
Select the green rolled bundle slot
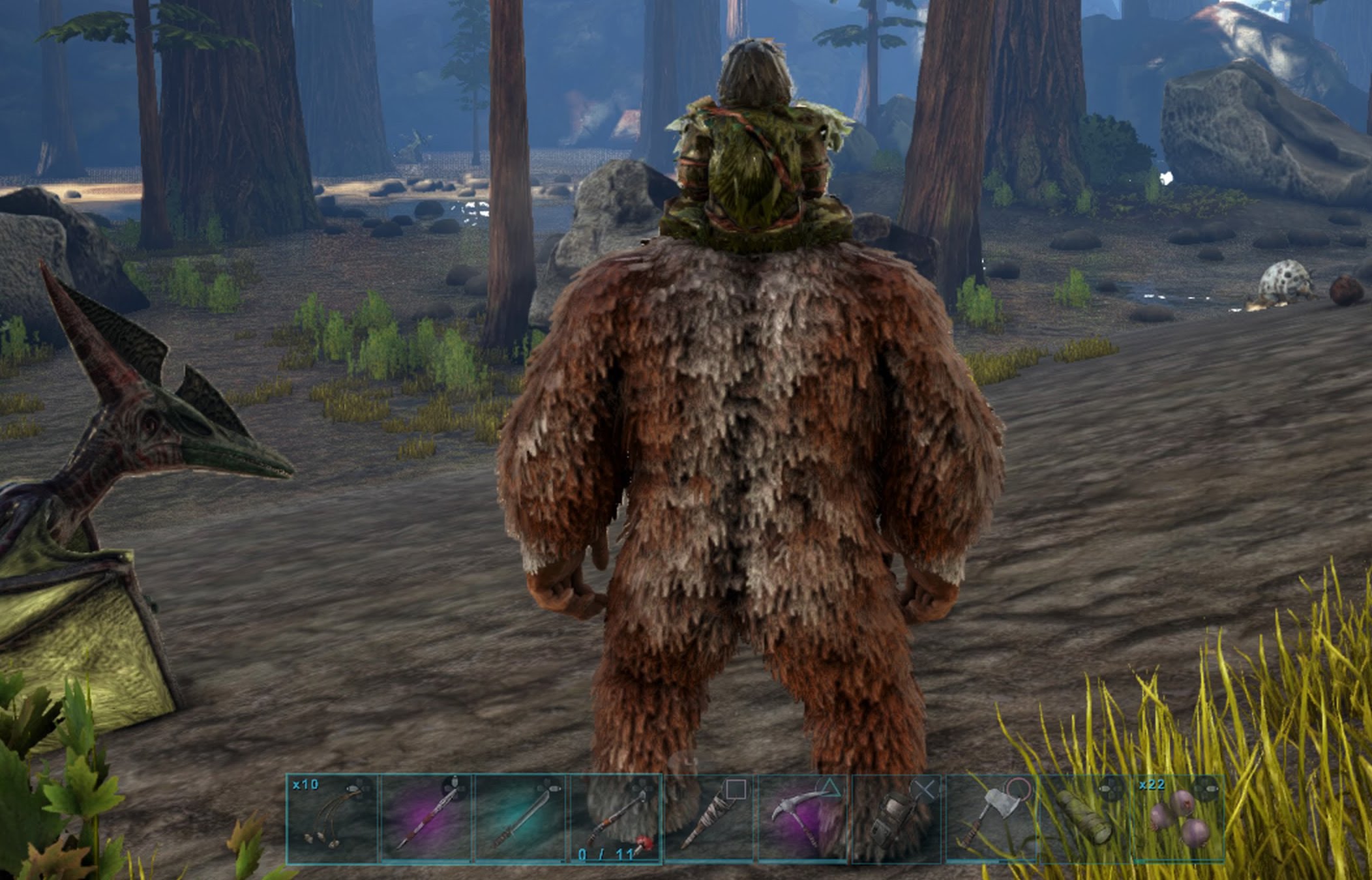pos(1084,818)
